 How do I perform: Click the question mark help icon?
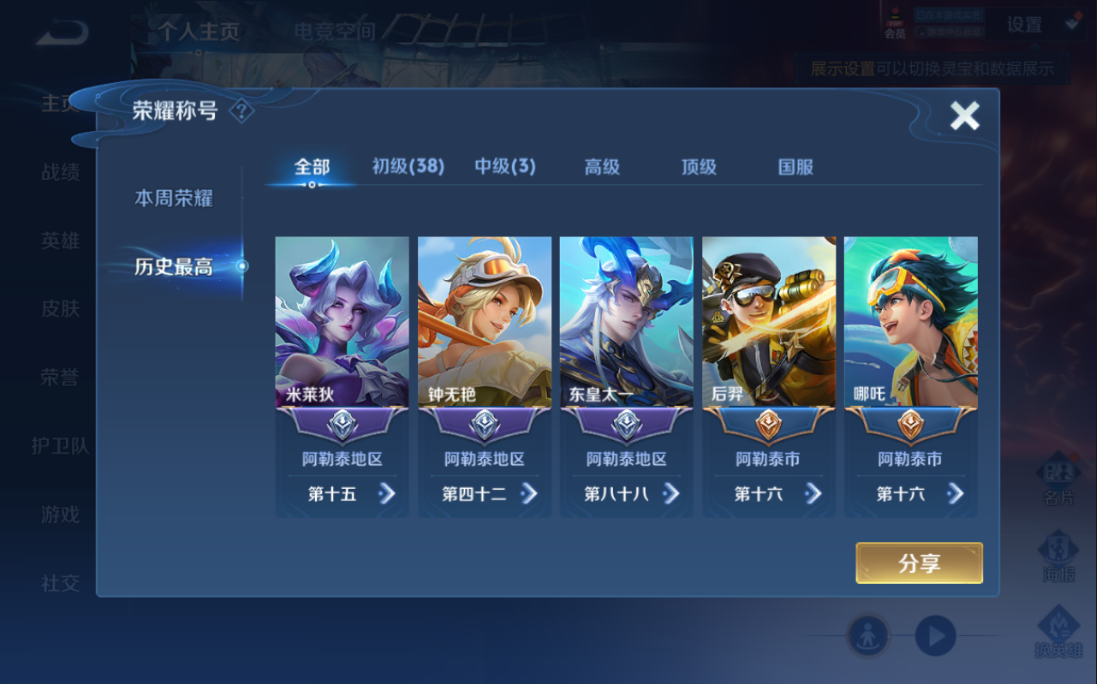click(242, 111)
